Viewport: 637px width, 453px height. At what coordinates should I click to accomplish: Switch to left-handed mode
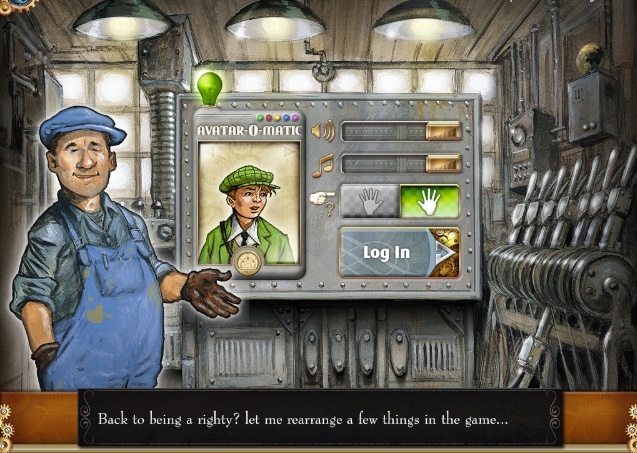pos(370,201)
